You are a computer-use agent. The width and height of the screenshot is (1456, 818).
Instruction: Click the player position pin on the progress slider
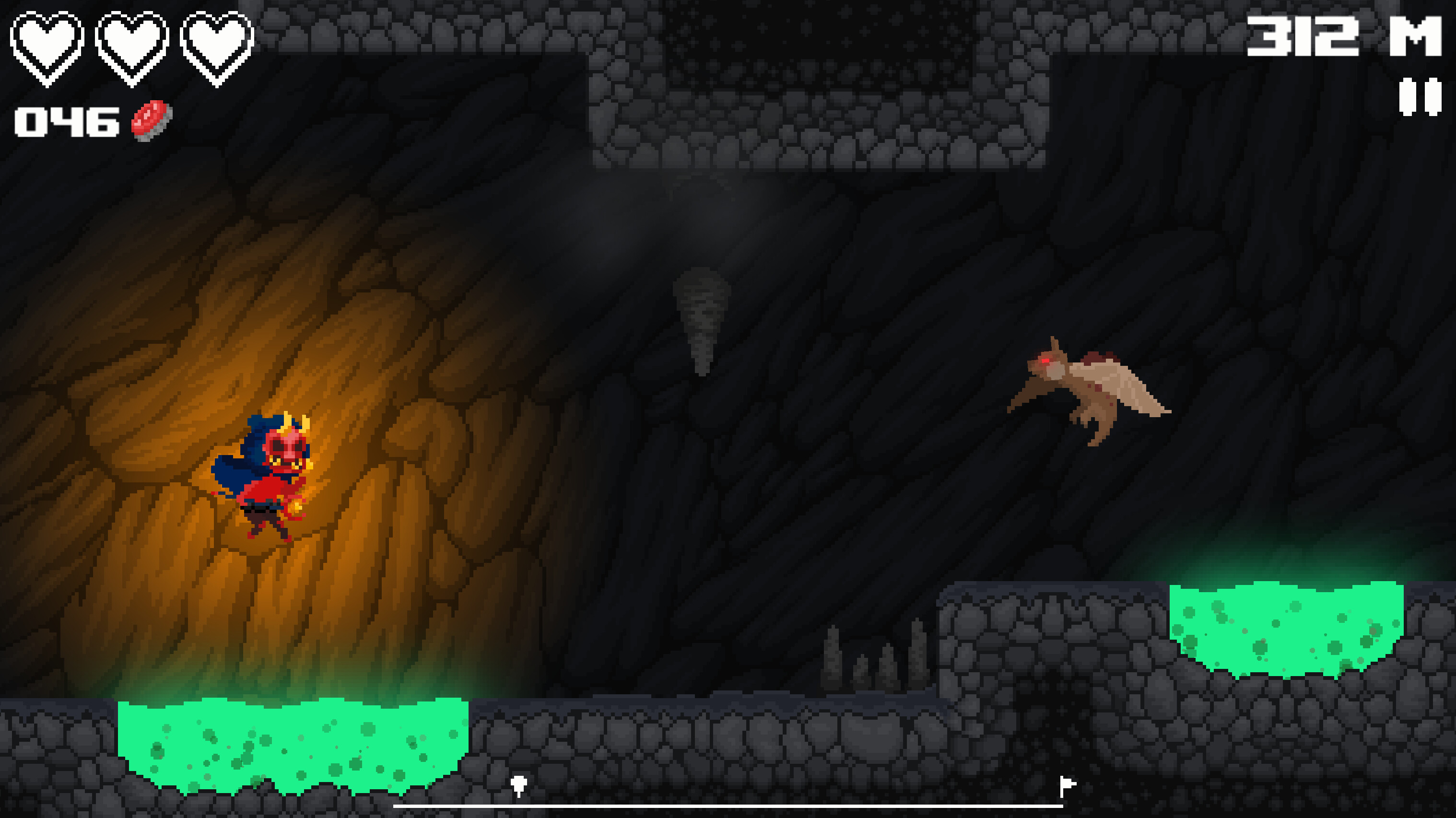coord(519,783)
